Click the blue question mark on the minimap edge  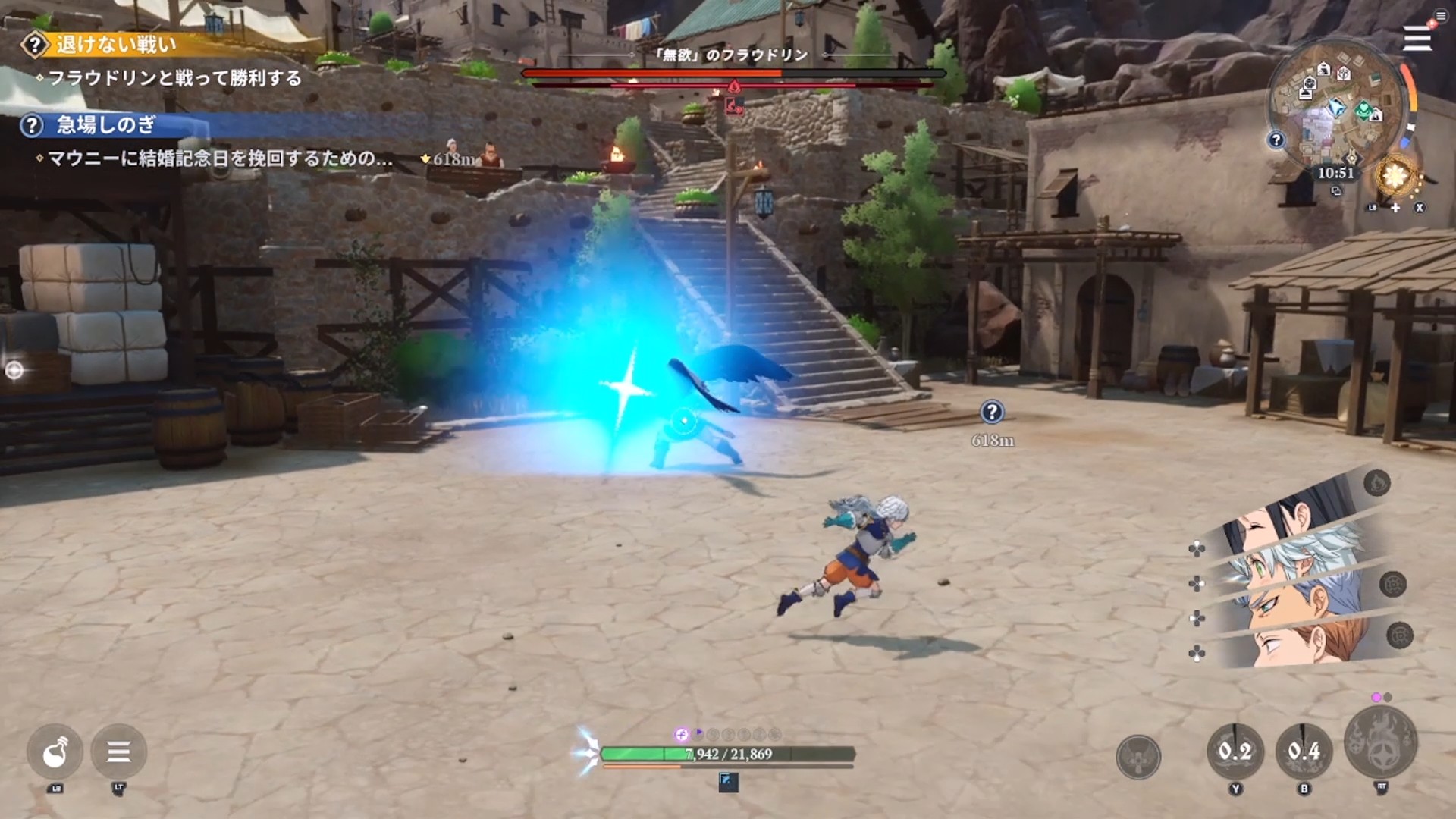tap(1276, 140)
